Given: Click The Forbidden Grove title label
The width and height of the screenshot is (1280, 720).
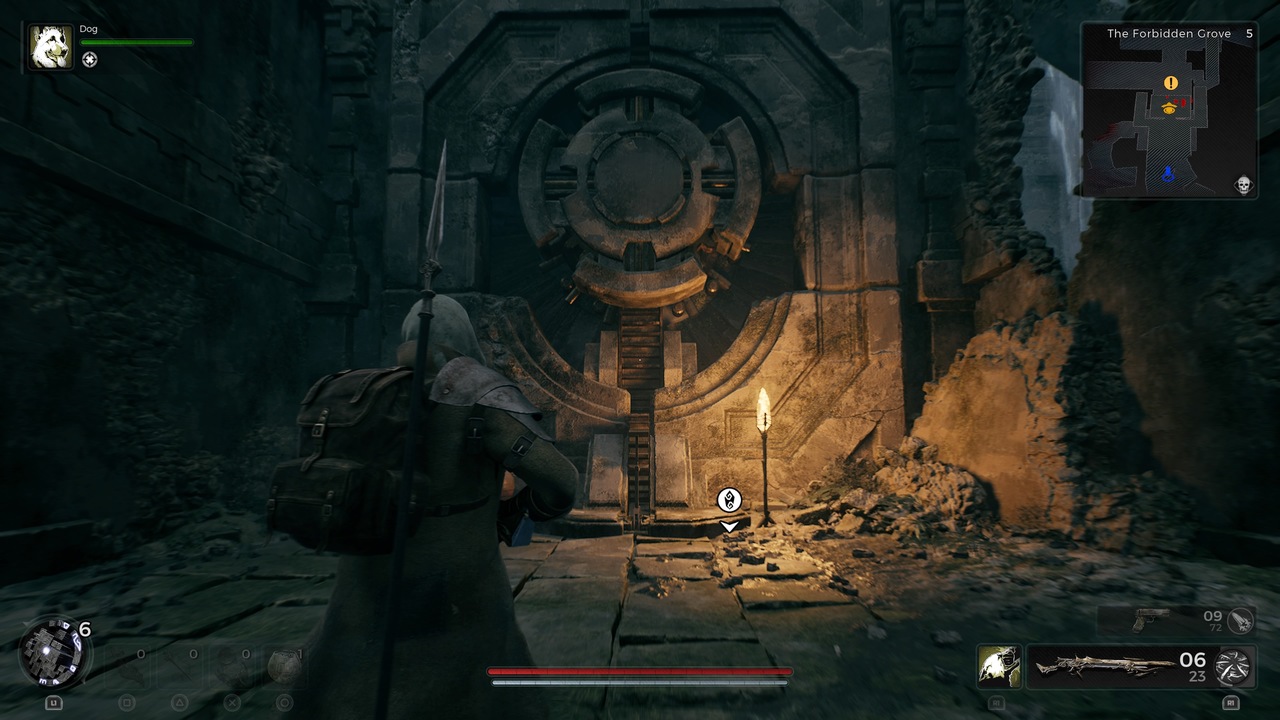Looking at the screenshot, I should point(1167,33).
